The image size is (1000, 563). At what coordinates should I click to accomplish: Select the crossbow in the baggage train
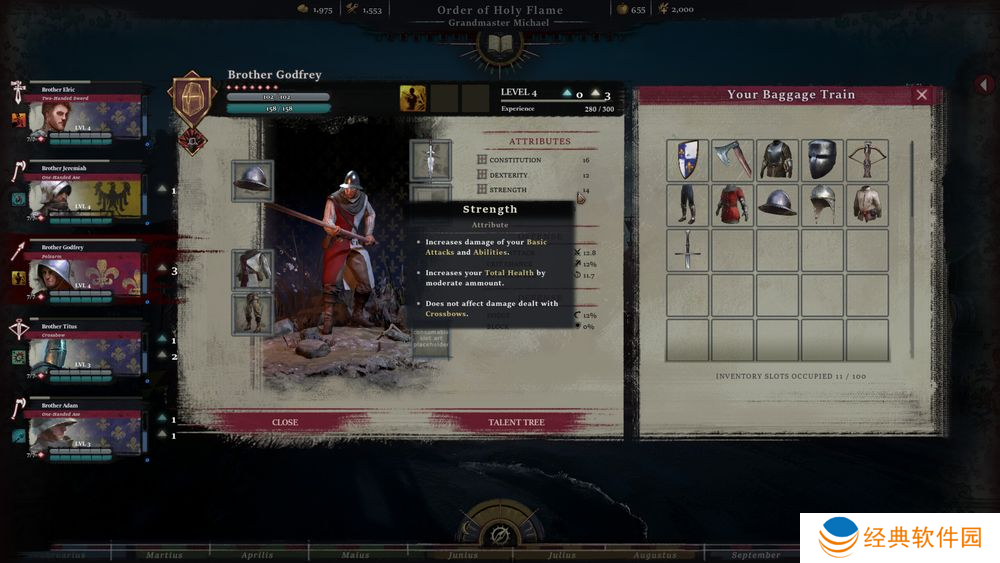pyautogui.click(x=867, y=160)
